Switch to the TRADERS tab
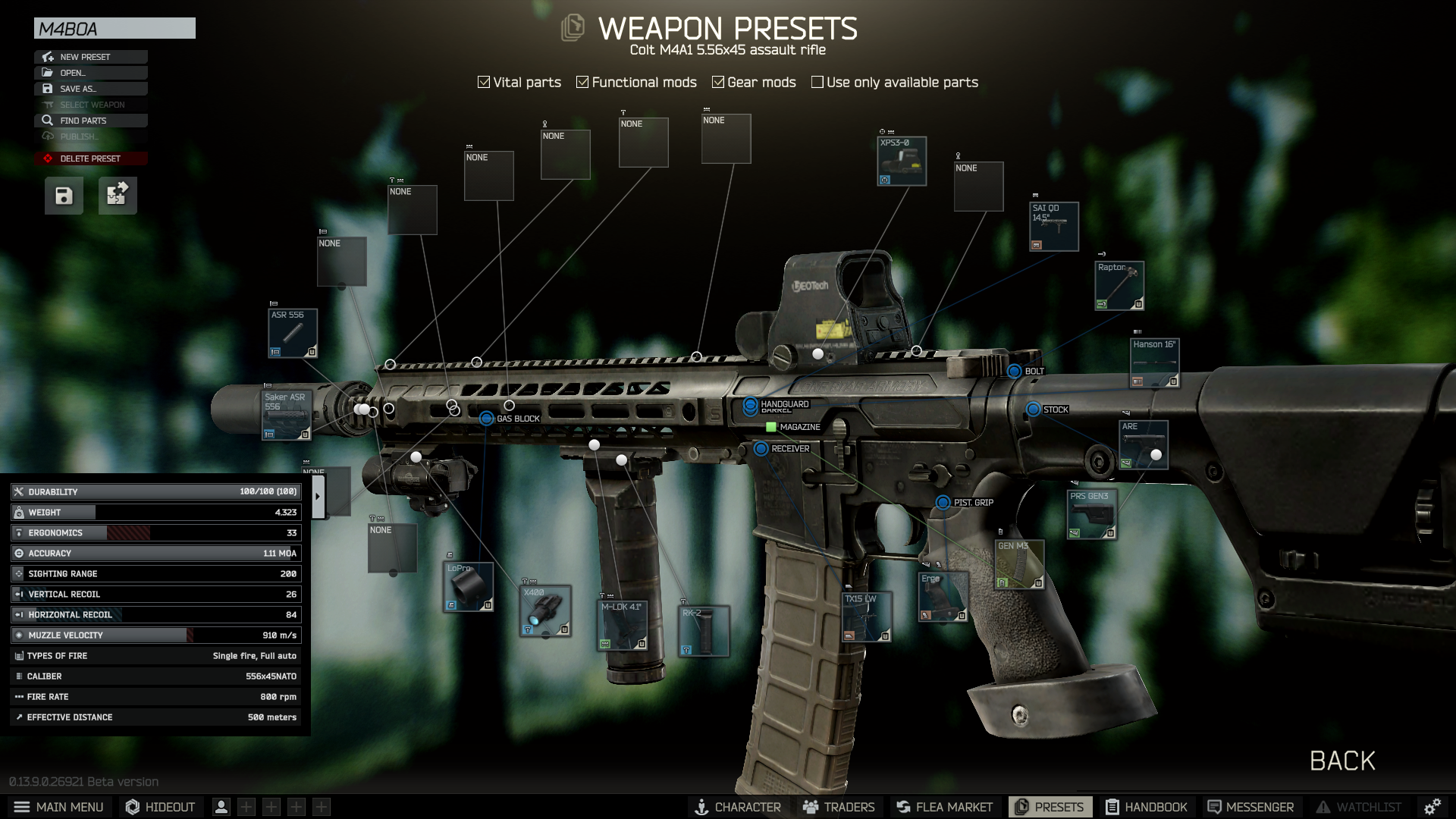This screenshot has width=1456, height=819. click(x=839, y=807)
